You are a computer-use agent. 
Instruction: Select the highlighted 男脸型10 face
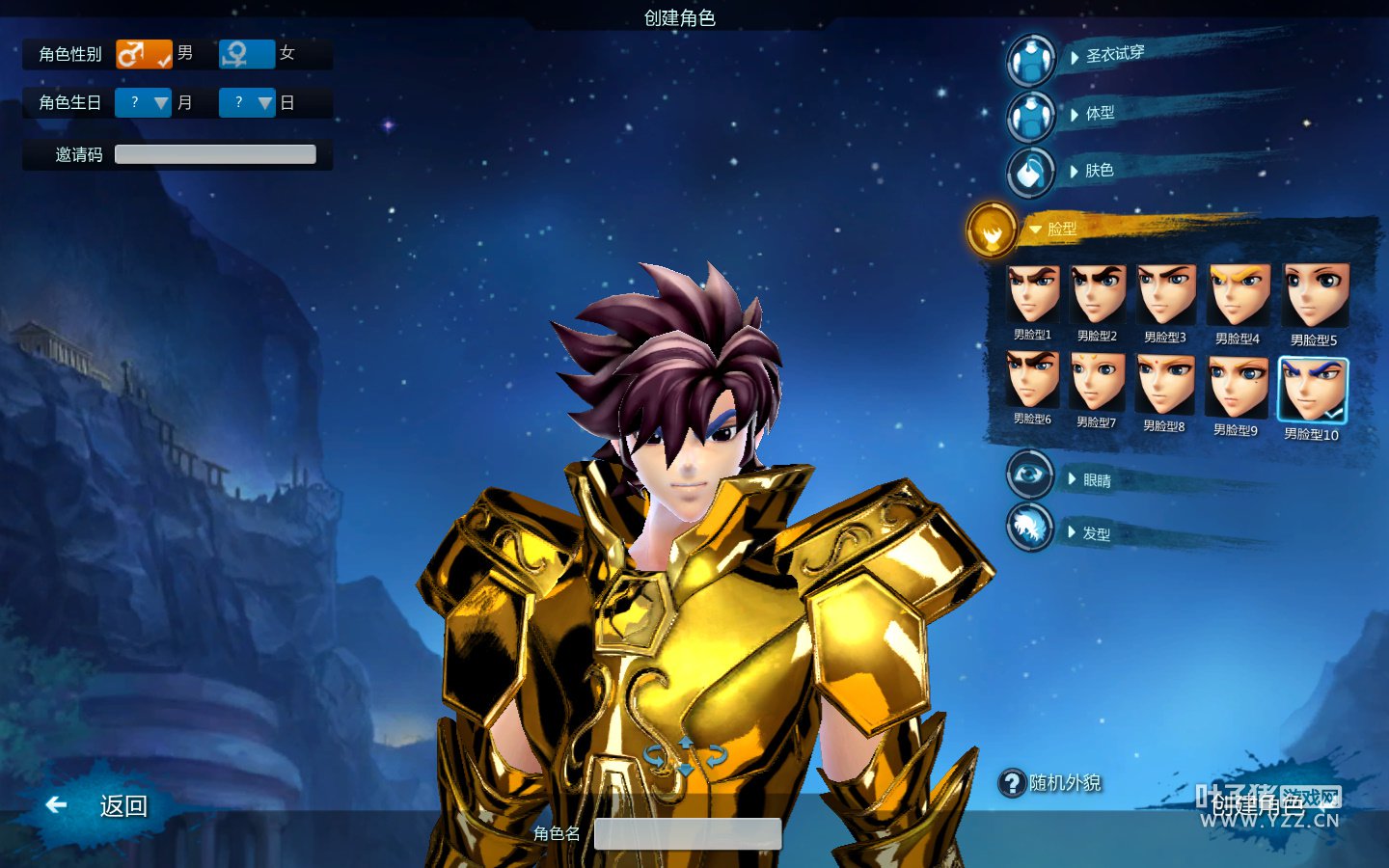[x=1312, y=391]
